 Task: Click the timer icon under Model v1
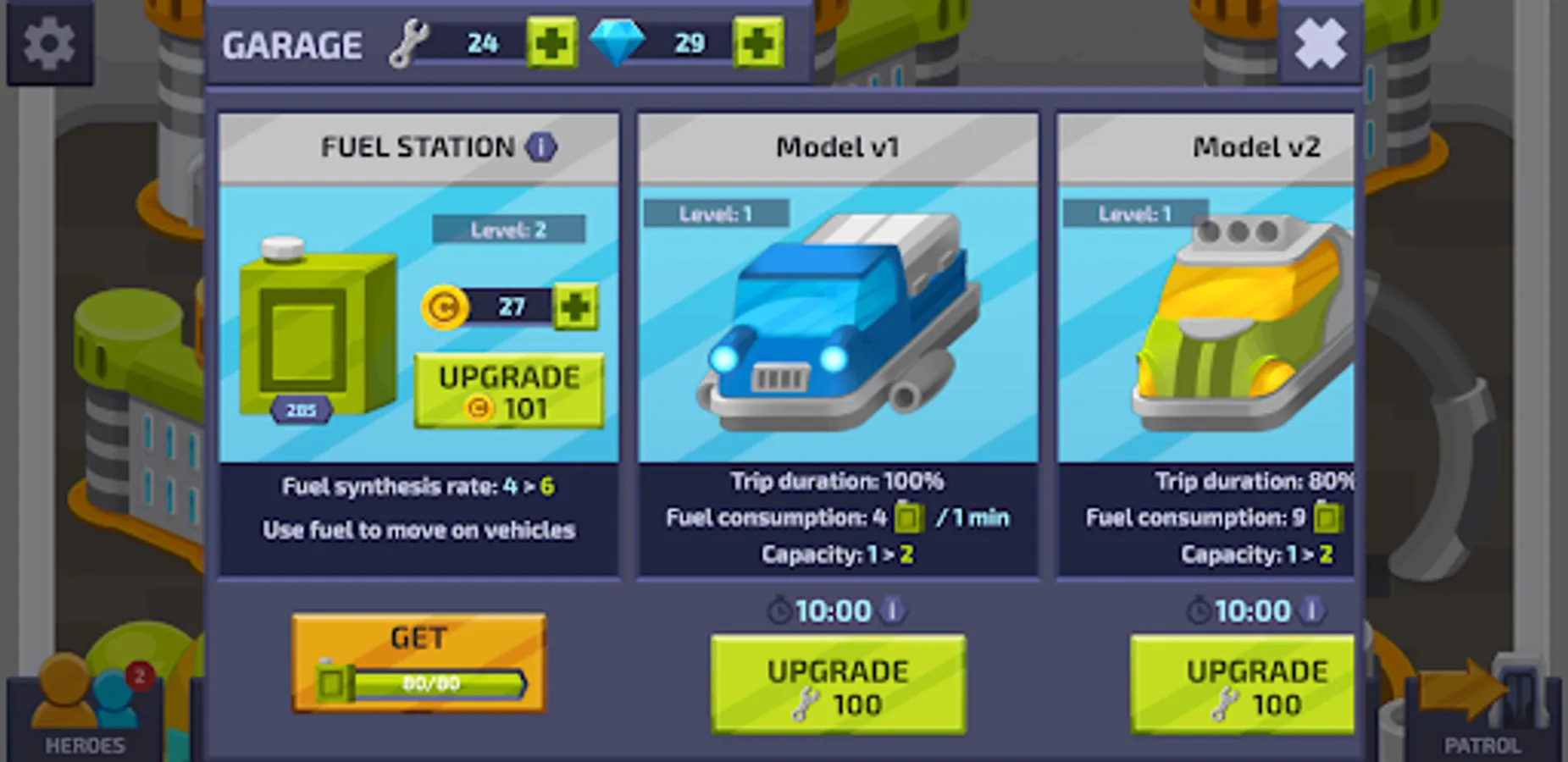pyautogui.click(x=780, y=610)
